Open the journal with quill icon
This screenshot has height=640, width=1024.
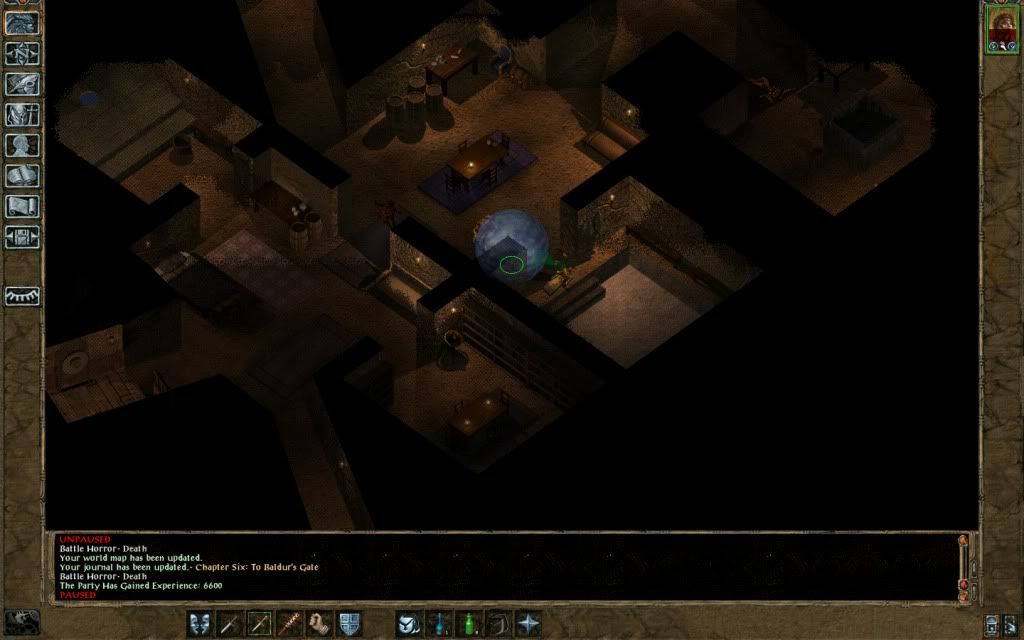click(22, 84)
